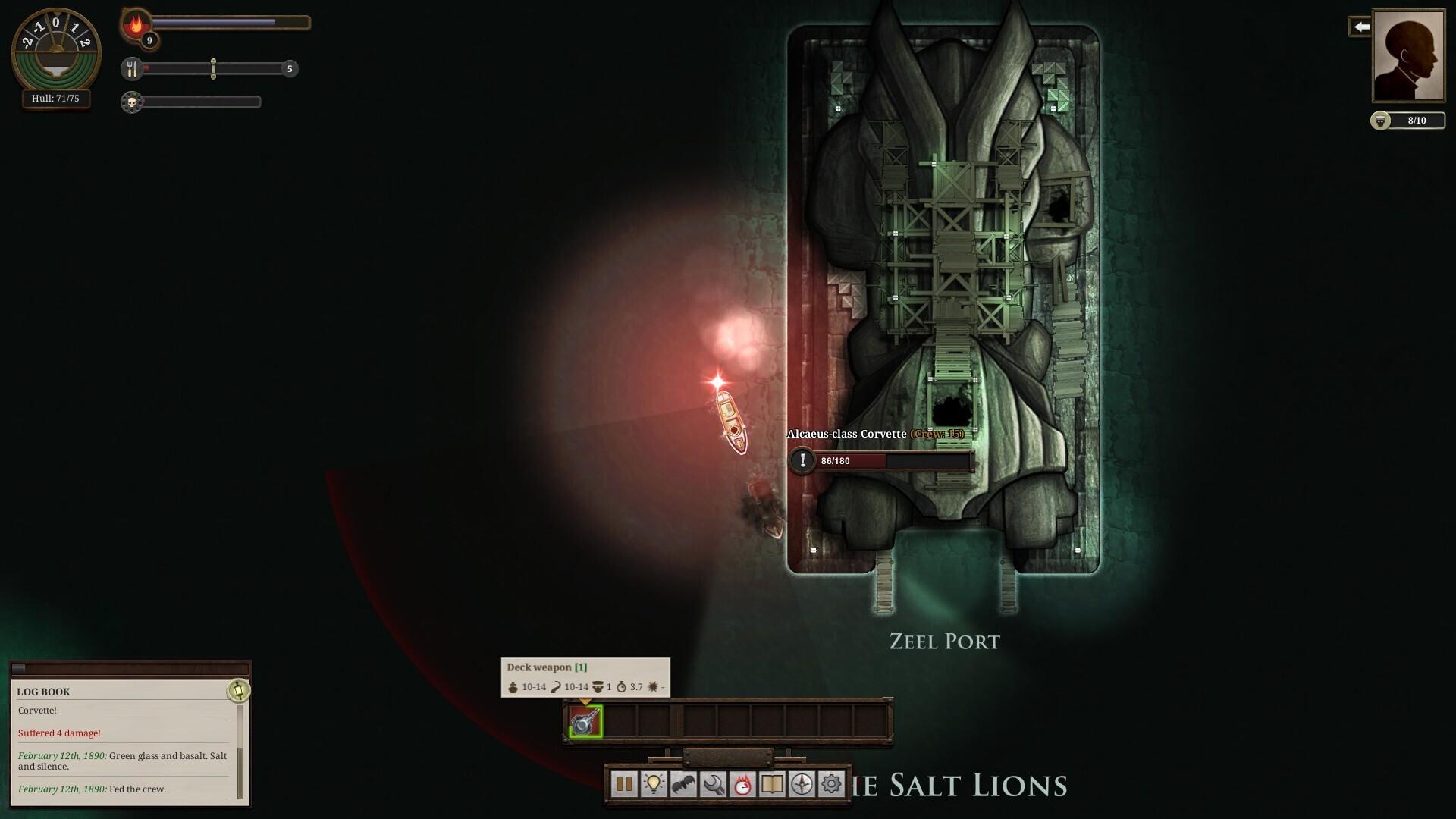Click the log book scrollbar

240,772
